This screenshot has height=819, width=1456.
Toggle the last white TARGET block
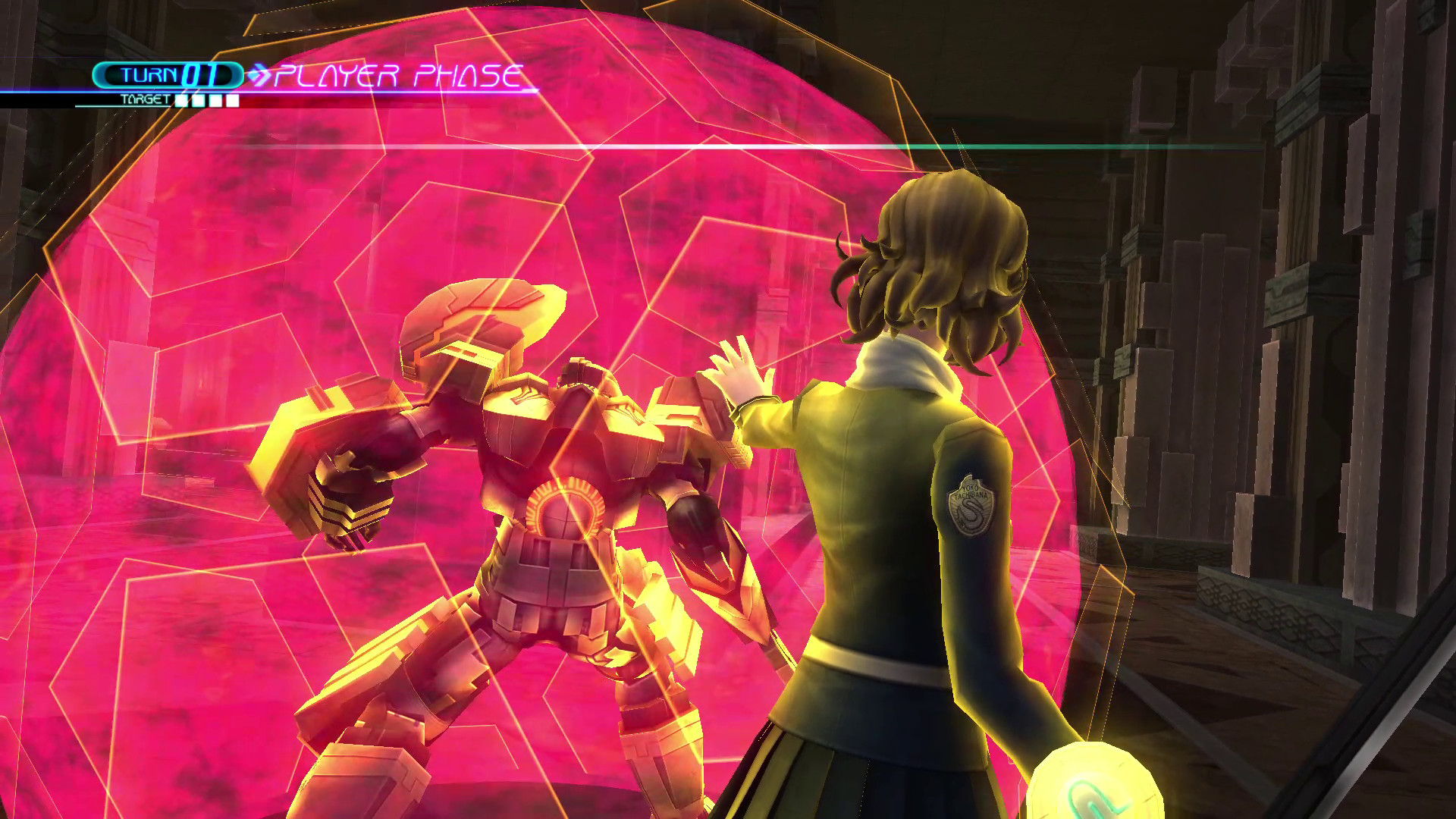(x=231, y=99)
